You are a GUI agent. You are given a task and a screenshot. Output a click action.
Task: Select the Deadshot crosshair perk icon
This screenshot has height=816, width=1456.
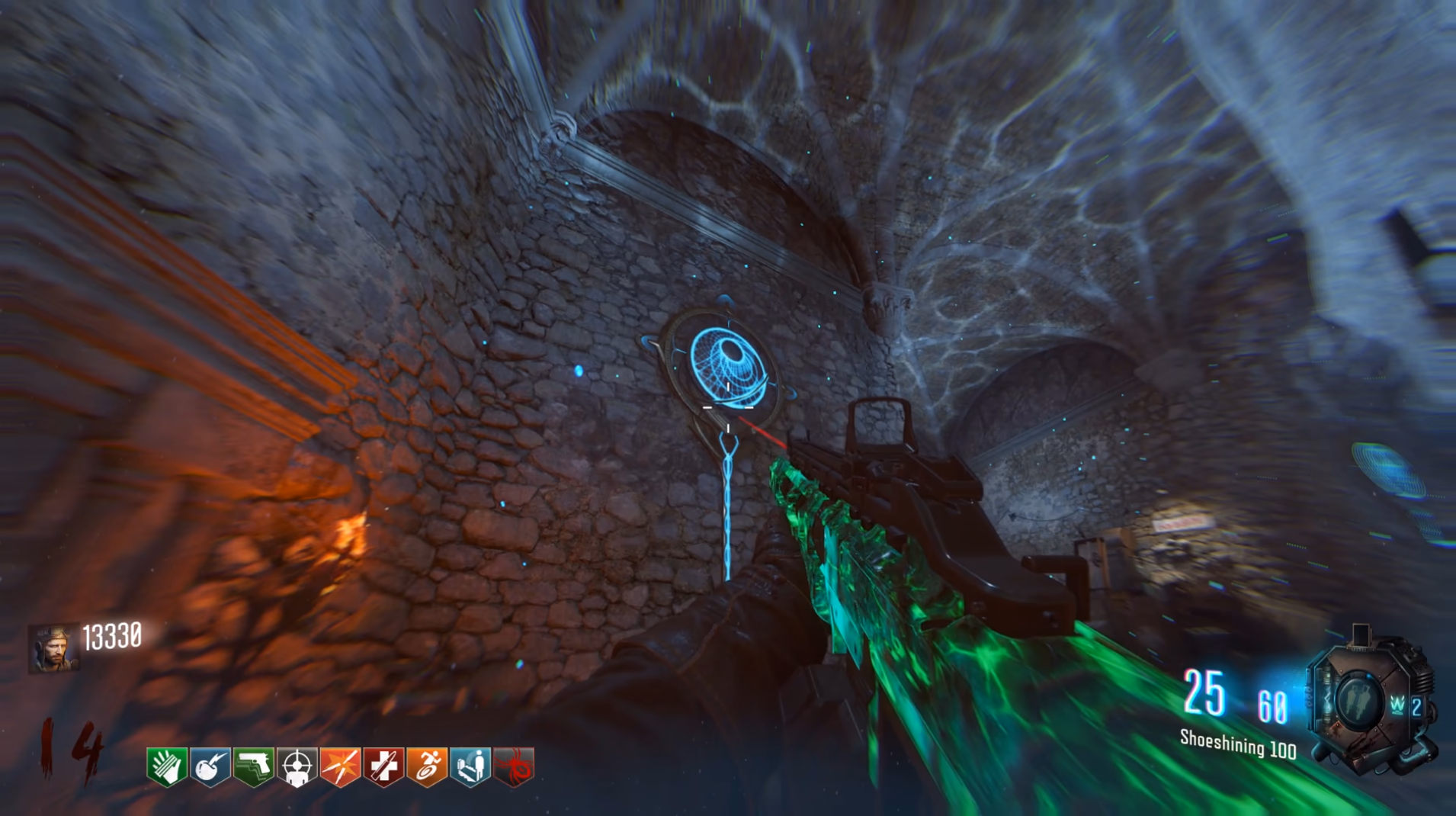pos(297,766)
